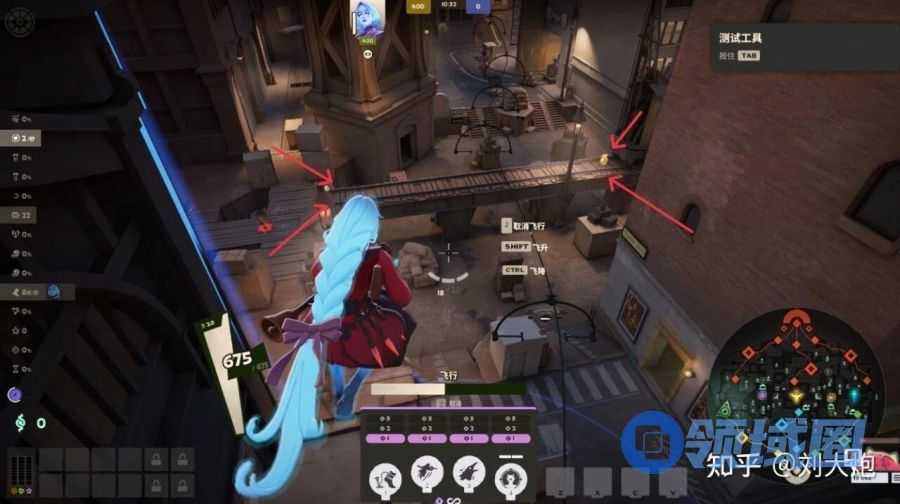Activate the ultimate face-portrait ability
Viewport: 900px width, 504px height.
pos(511,476)
